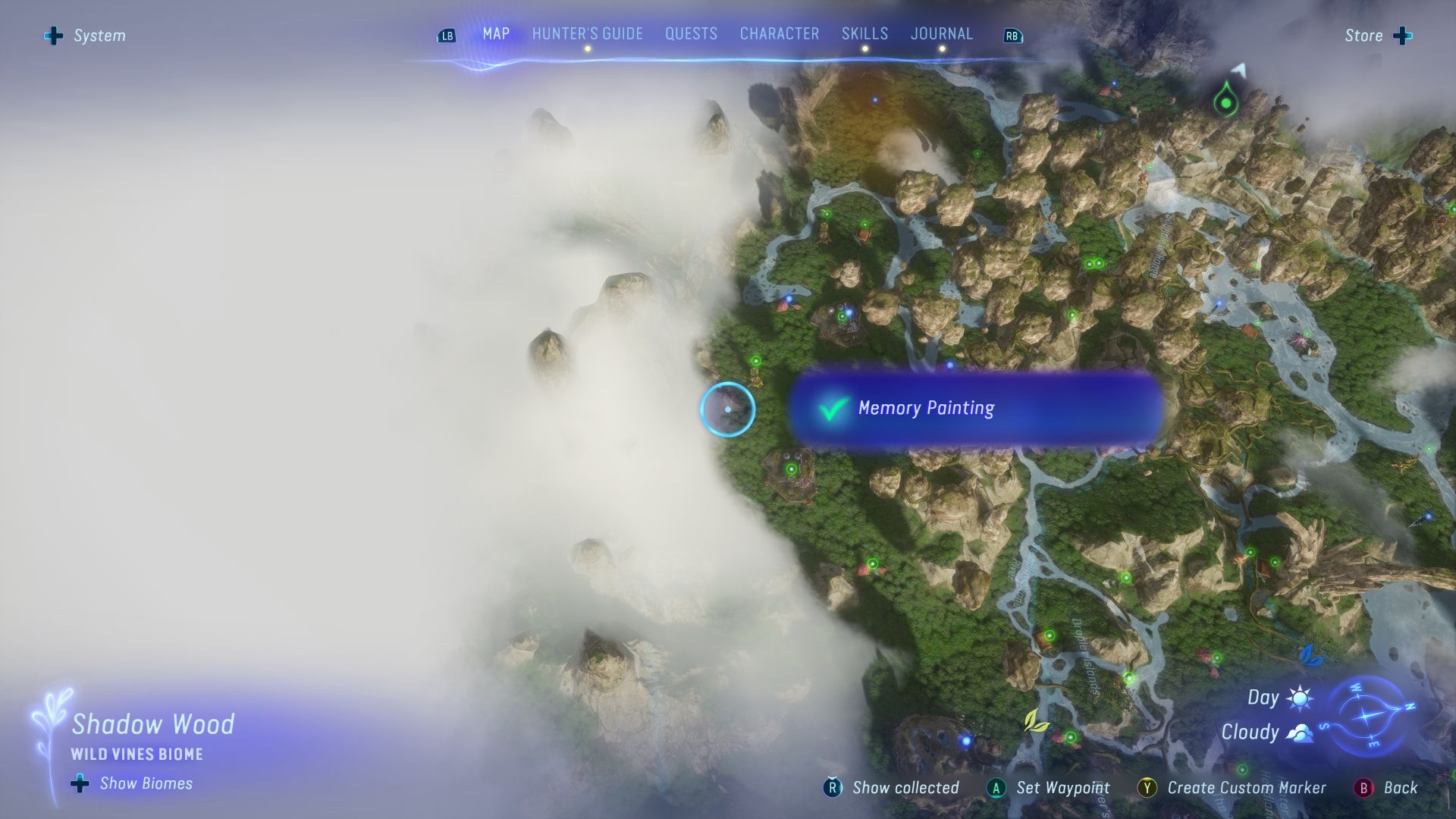Switch to the Quests tab

pos(691,33)
